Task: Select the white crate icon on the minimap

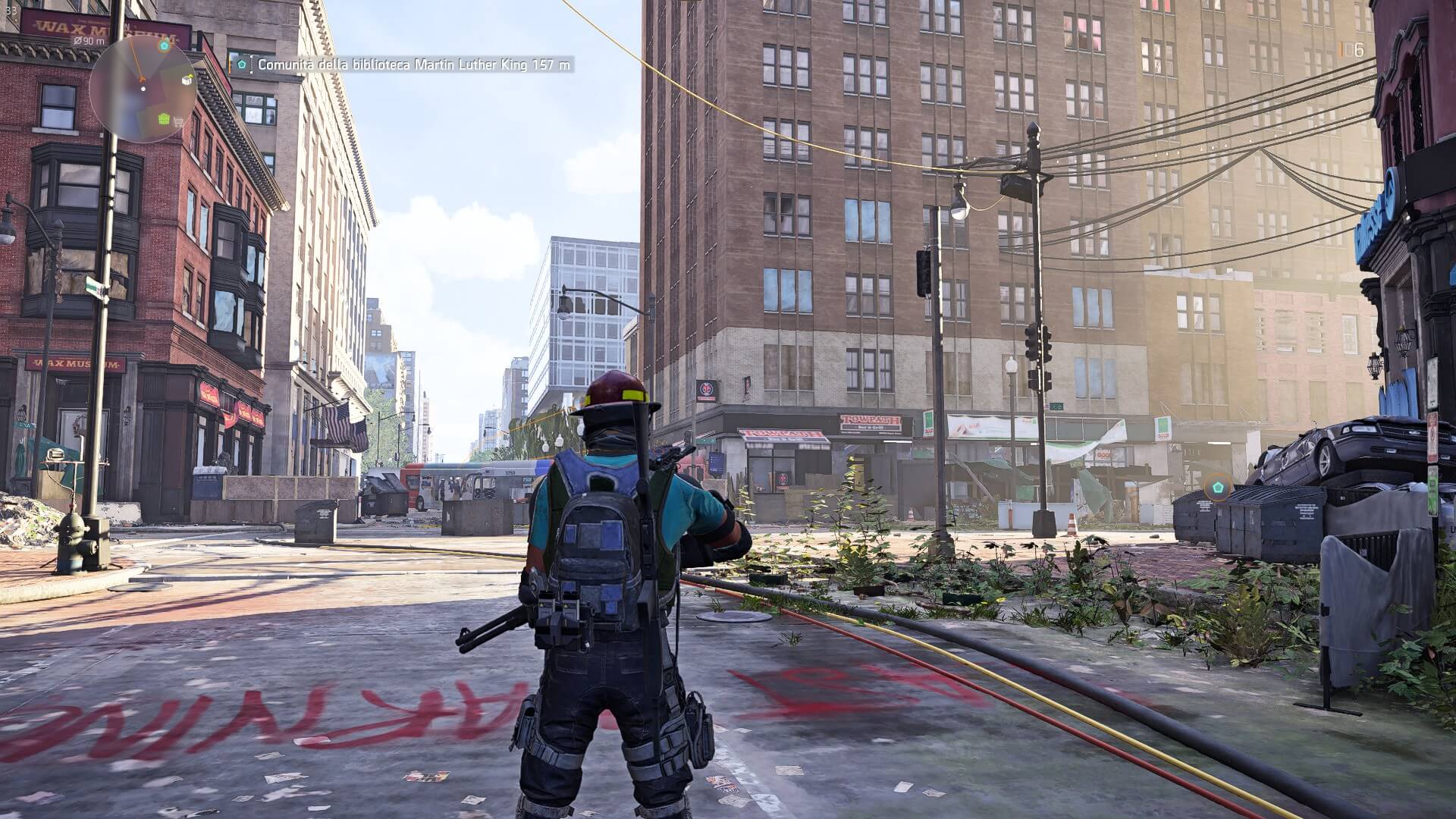Action: tap(187, 80)
